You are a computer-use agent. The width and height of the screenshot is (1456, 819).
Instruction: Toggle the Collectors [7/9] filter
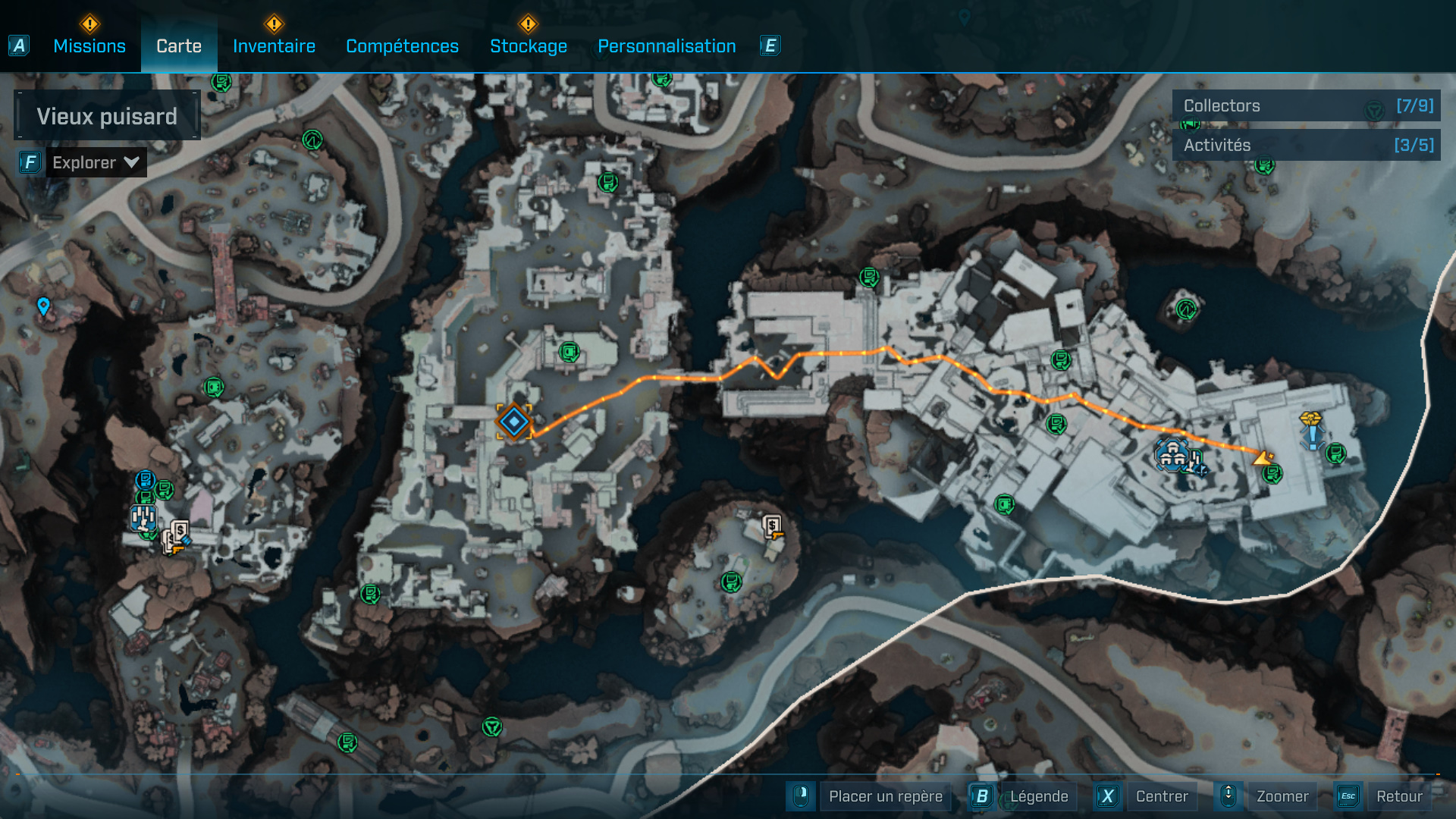pos(1306,106)
